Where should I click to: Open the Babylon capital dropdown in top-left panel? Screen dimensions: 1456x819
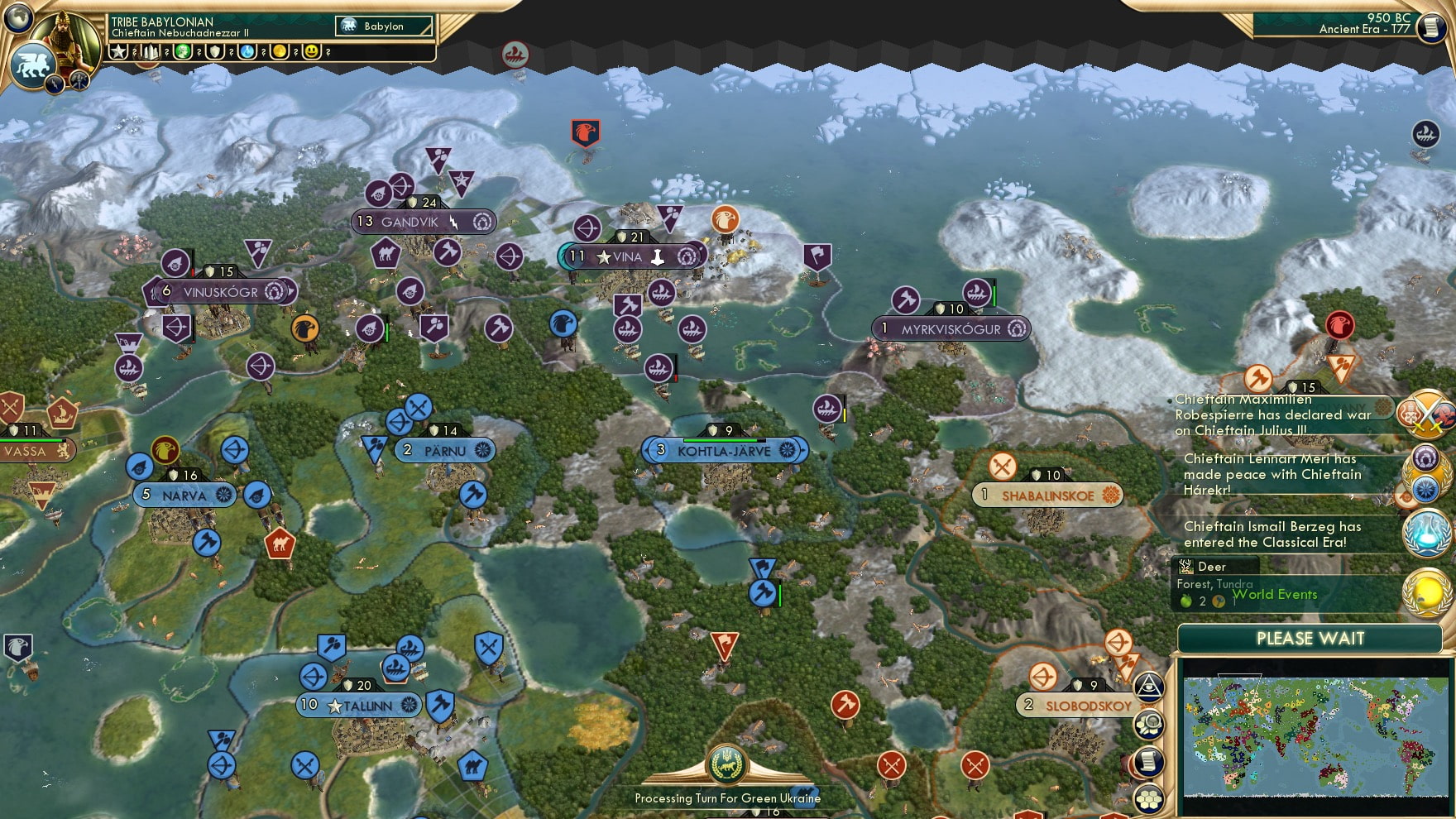[385, 26]
